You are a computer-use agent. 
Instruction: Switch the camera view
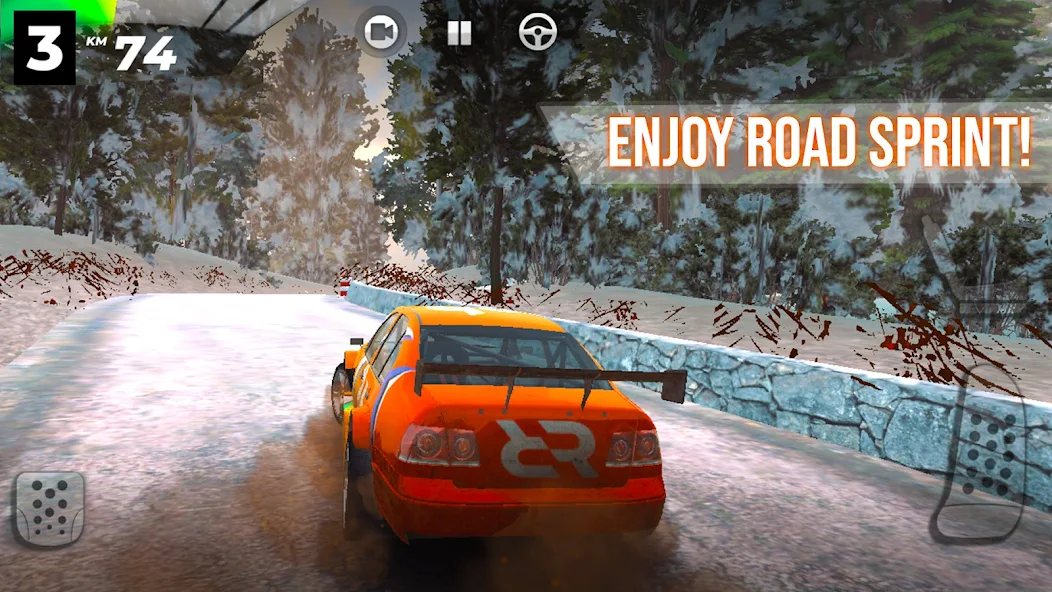(381, 33)
